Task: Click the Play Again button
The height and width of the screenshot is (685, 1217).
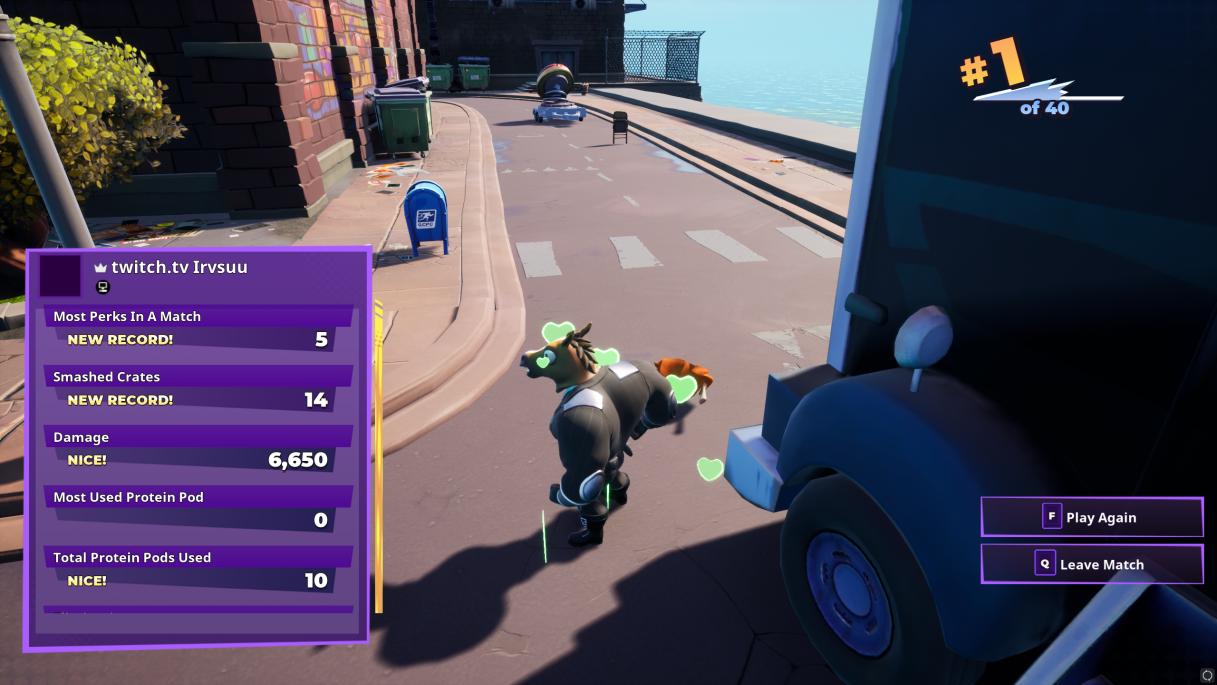Action: (x=1091, y=517)
